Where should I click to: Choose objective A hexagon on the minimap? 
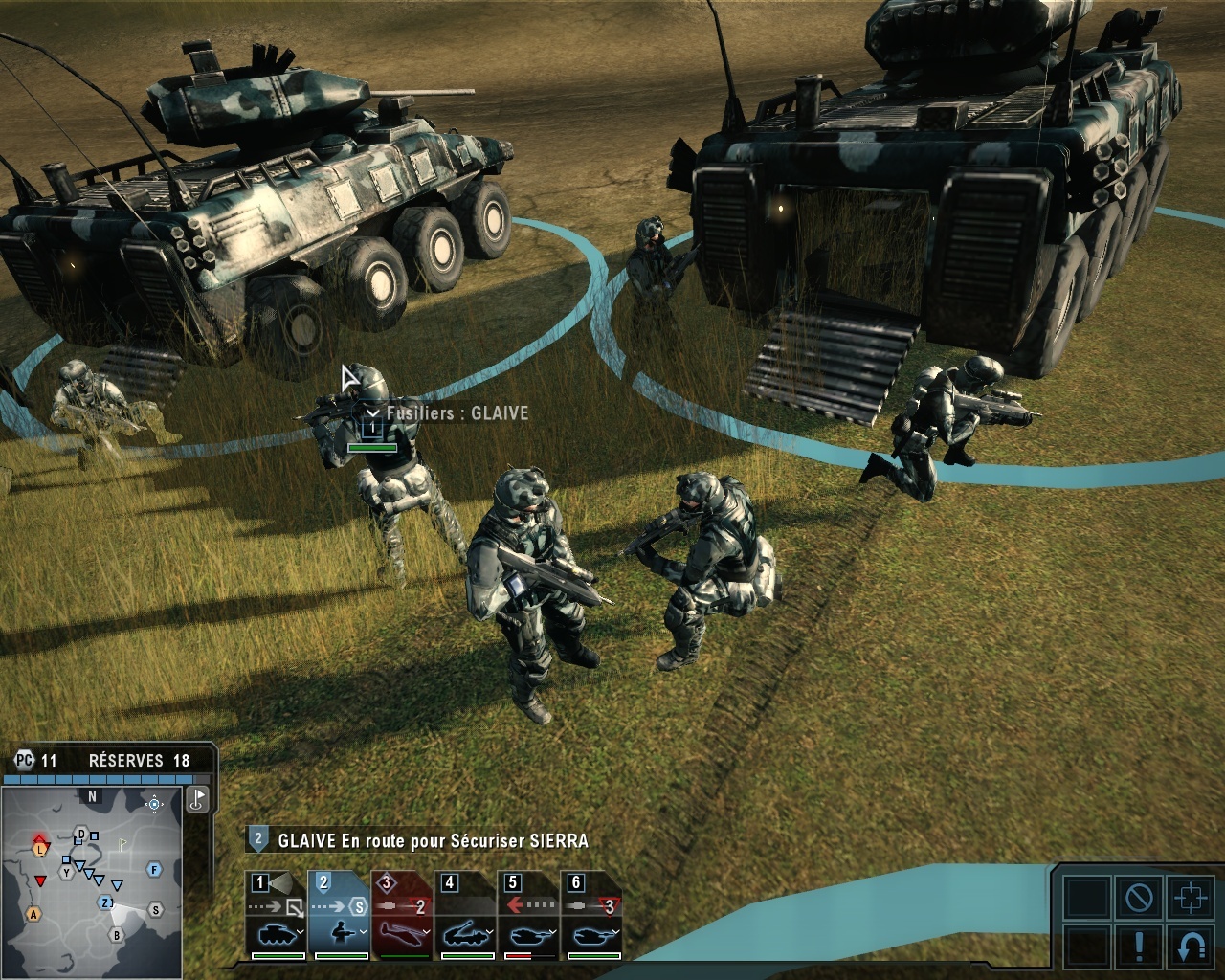coord(33,914)
